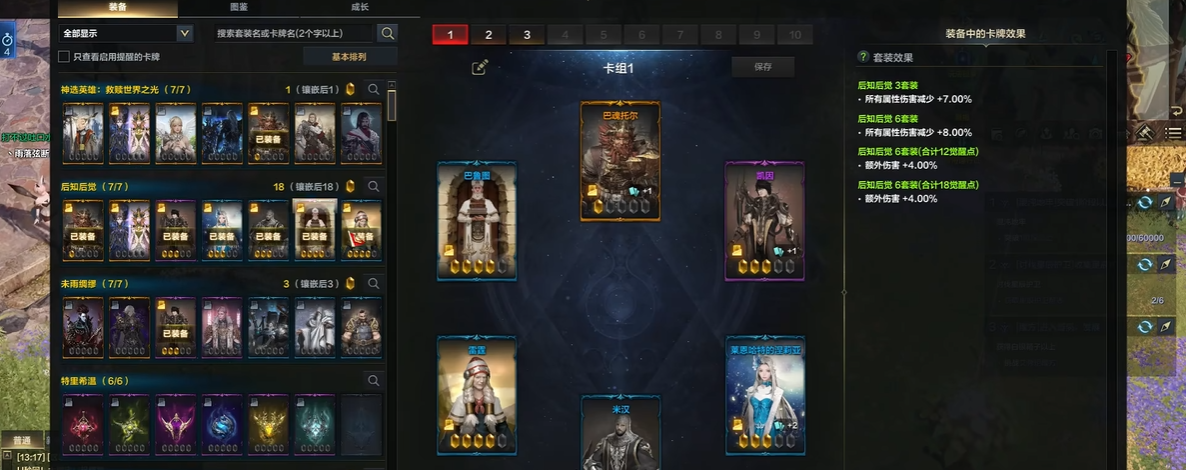The image size is (1186, 470).
Task: Choose the 米汉 card in the deck
Action: 620,435
